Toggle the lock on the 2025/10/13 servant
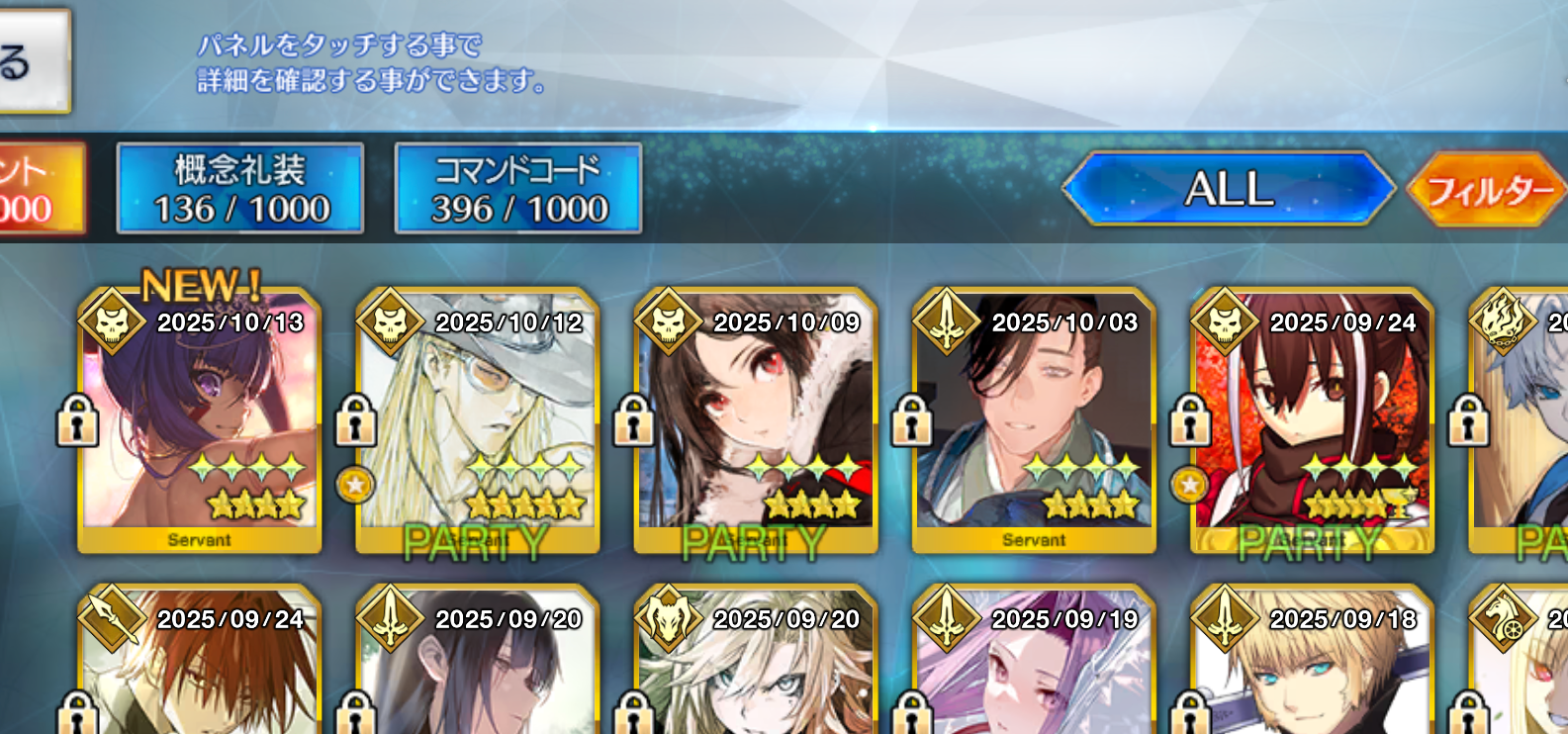This screenshot has height=734, width=1568. 77,419
